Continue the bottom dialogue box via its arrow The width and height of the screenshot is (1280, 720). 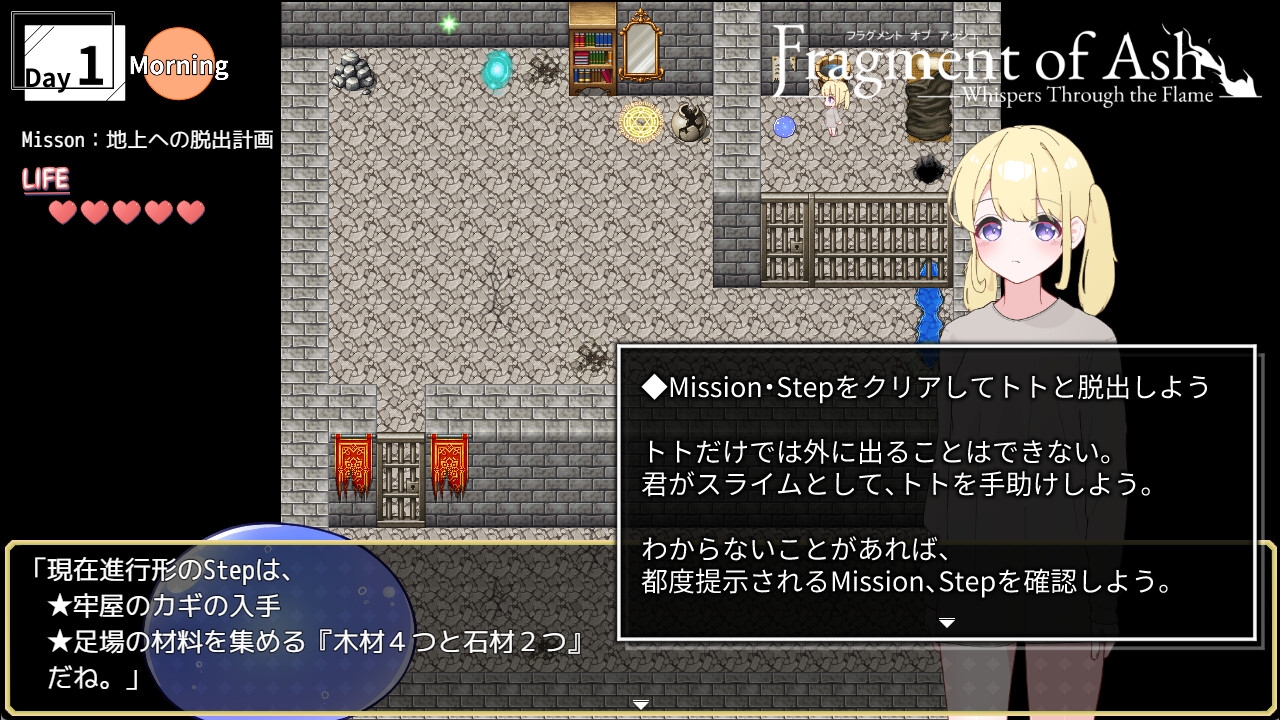pos(641,704)
